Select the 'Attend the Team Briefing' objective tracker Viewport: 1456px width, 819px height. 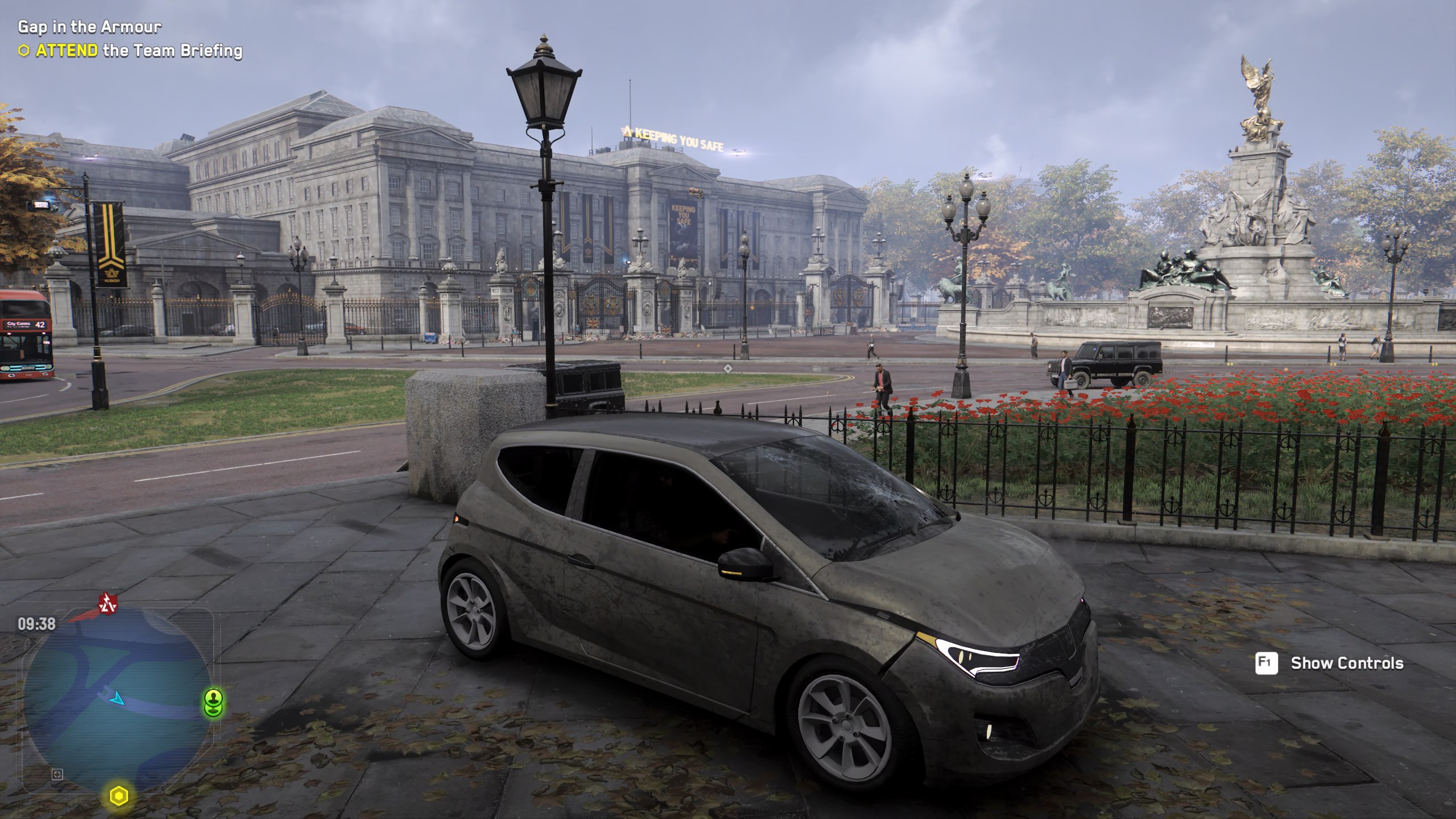[x=131, y=51]
